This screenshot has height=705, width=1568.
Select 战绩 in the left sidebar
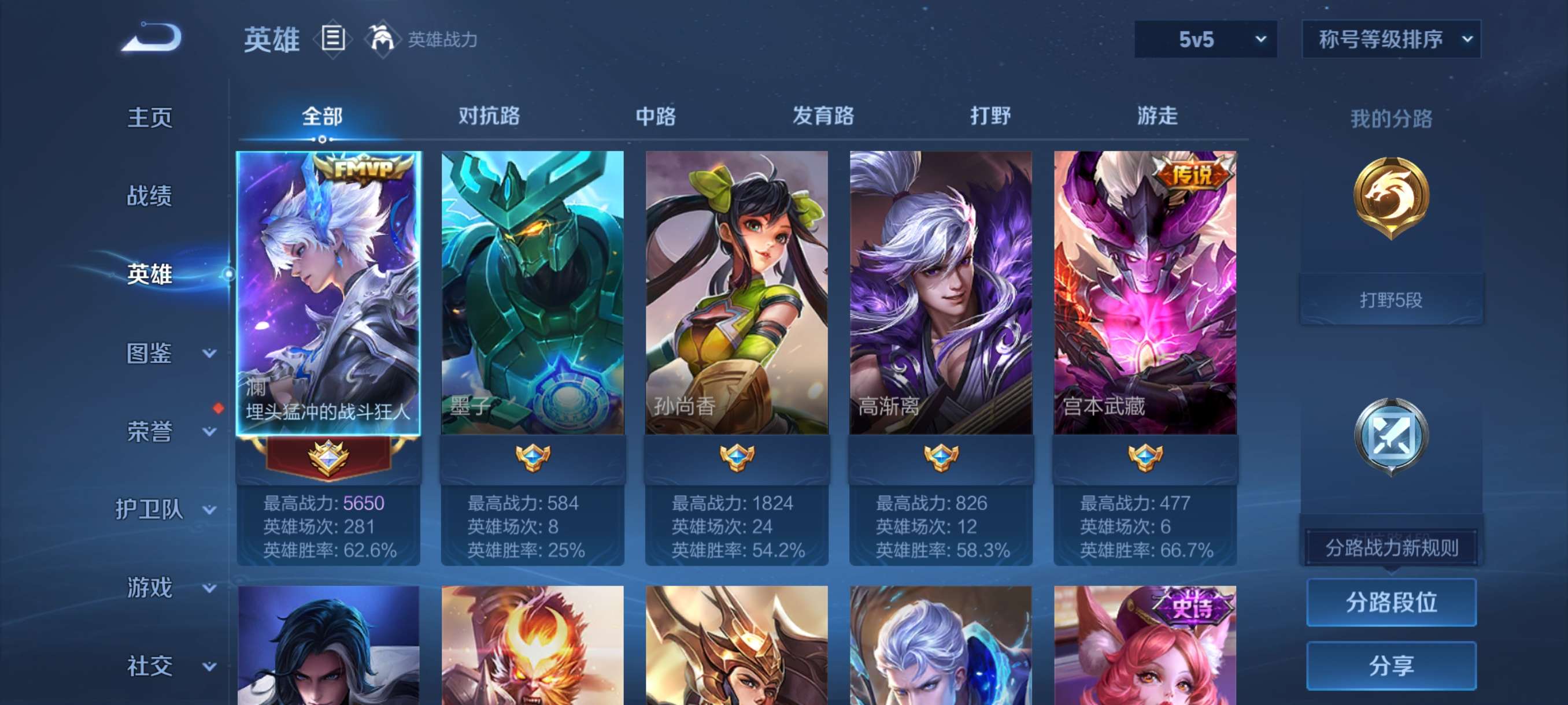click(x=151, y=195)
